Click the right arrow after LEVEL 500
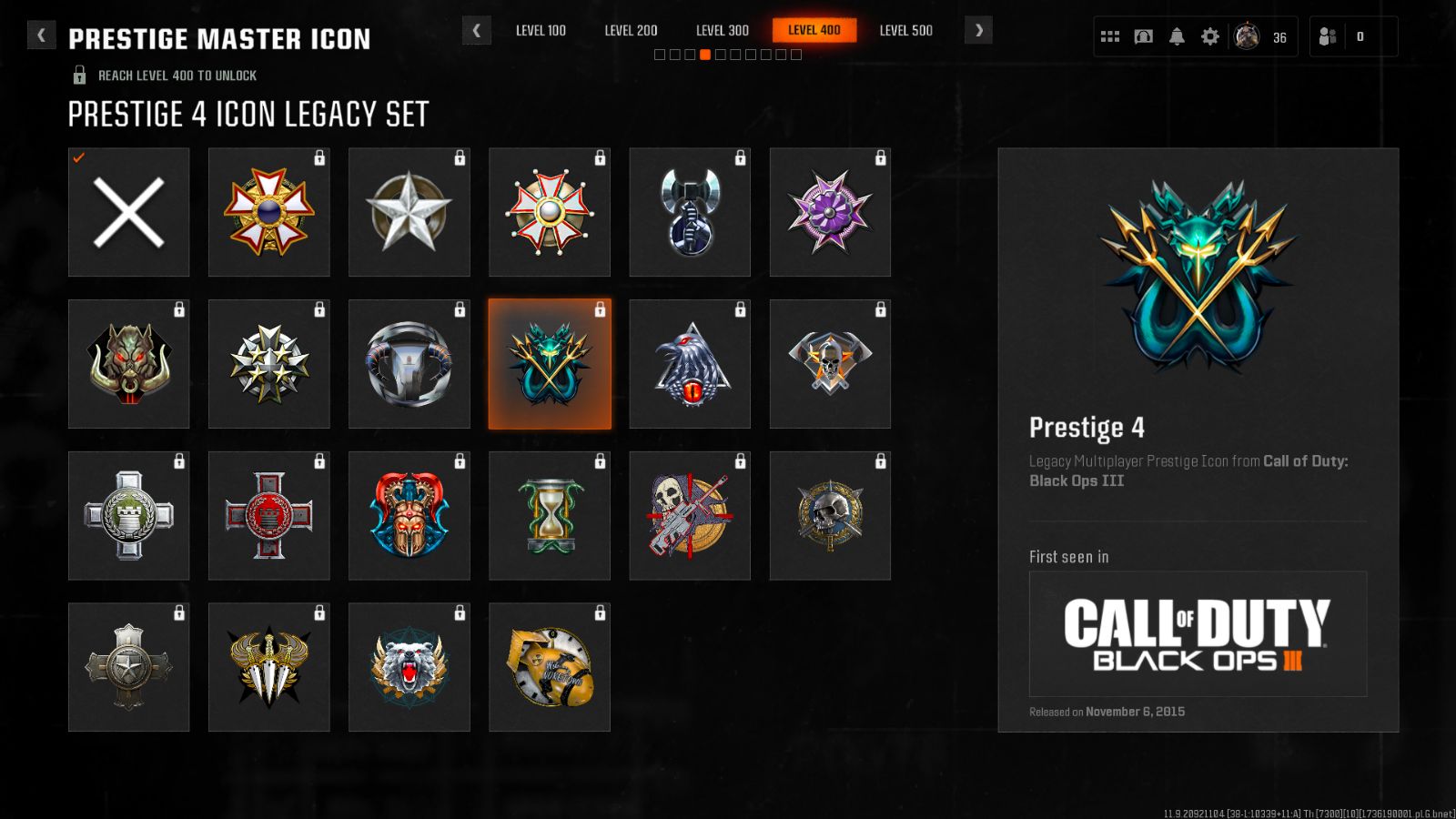 point(978,29)
